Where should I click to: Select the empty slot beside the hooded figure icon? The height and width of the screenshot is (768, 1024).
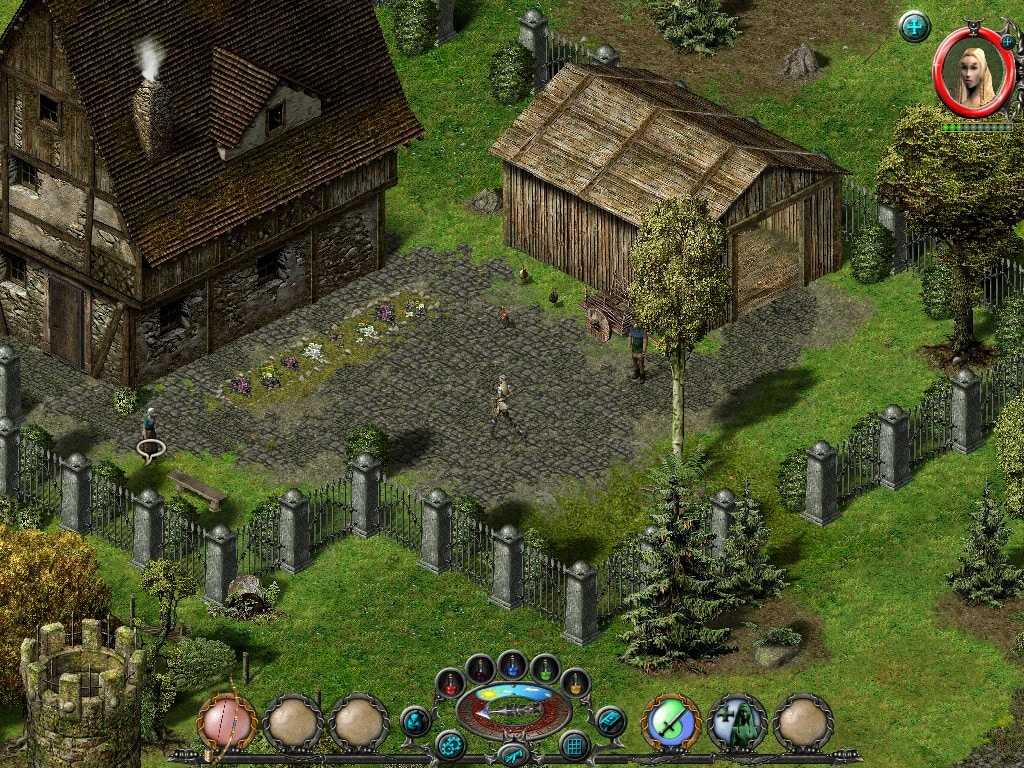803,722
